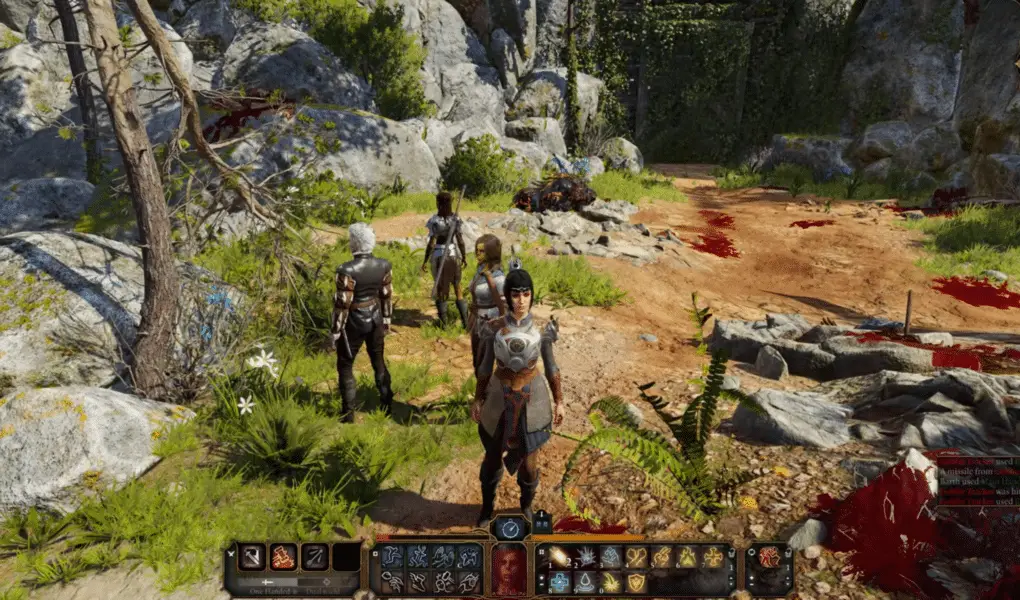Click the stopwatch turn-based mode button

point(510,528)
